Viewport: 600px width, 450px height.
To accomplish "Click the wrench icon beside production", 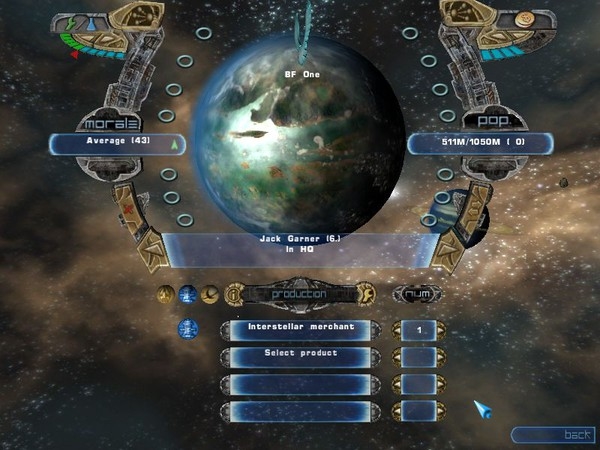I will 366,294.
